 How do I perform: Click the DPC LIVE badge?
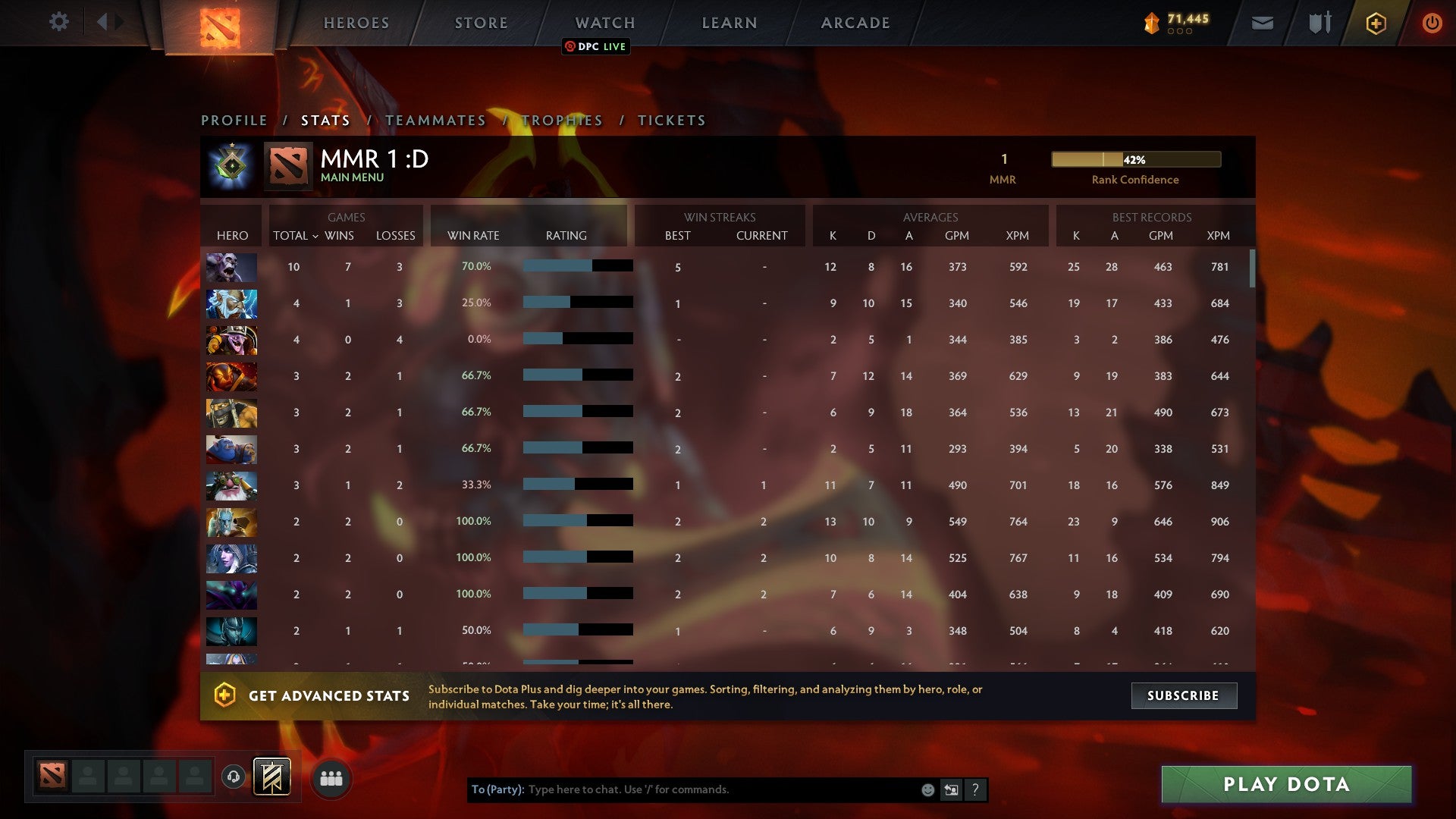click(595, 46)
